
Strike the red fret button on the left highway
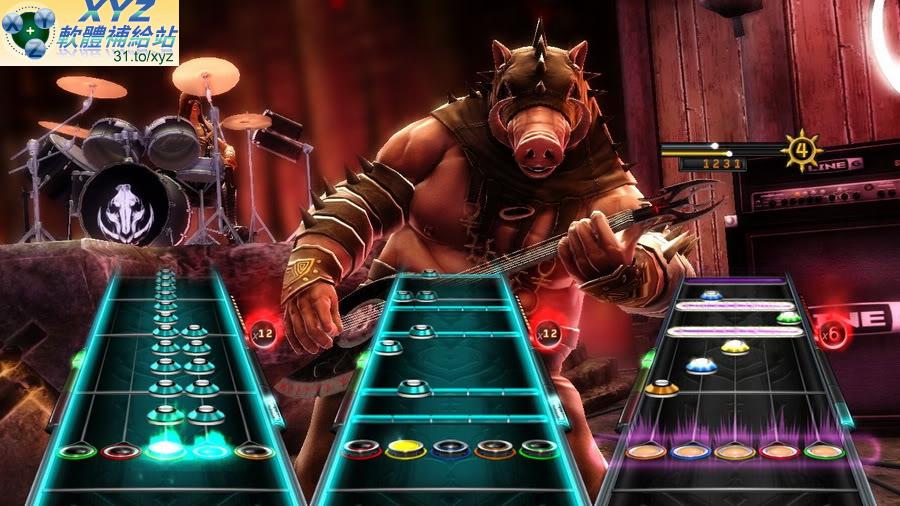tap(119, 451)
